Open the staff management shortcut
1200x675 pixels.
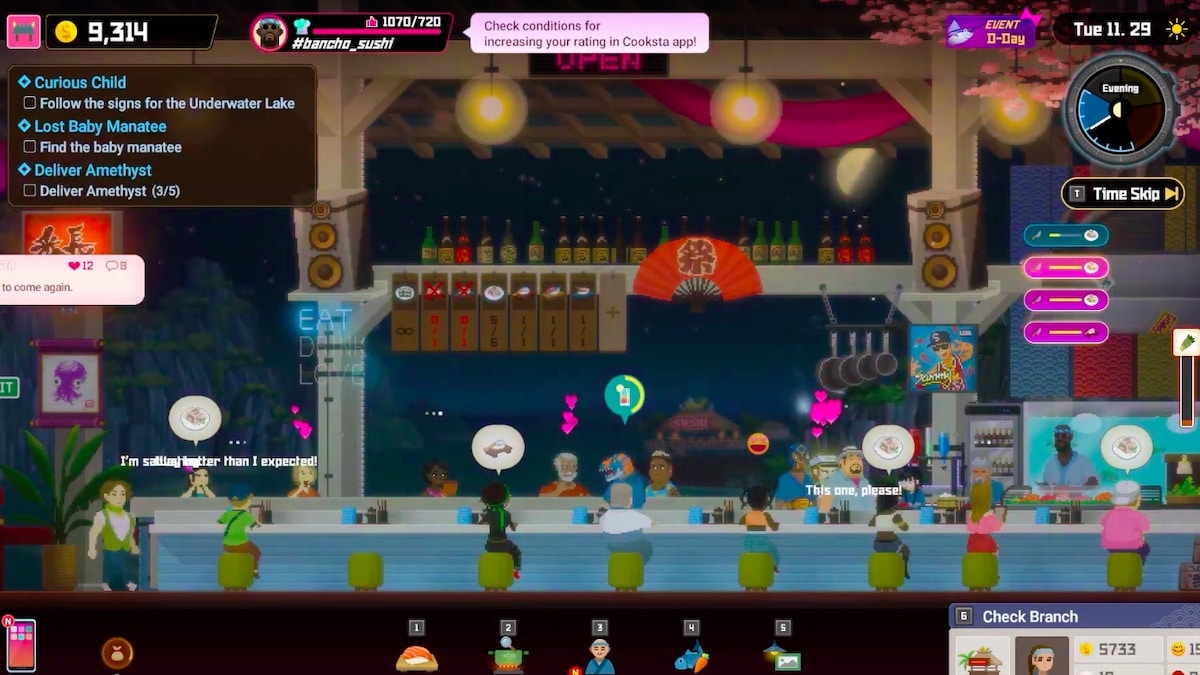pos(599,656)
